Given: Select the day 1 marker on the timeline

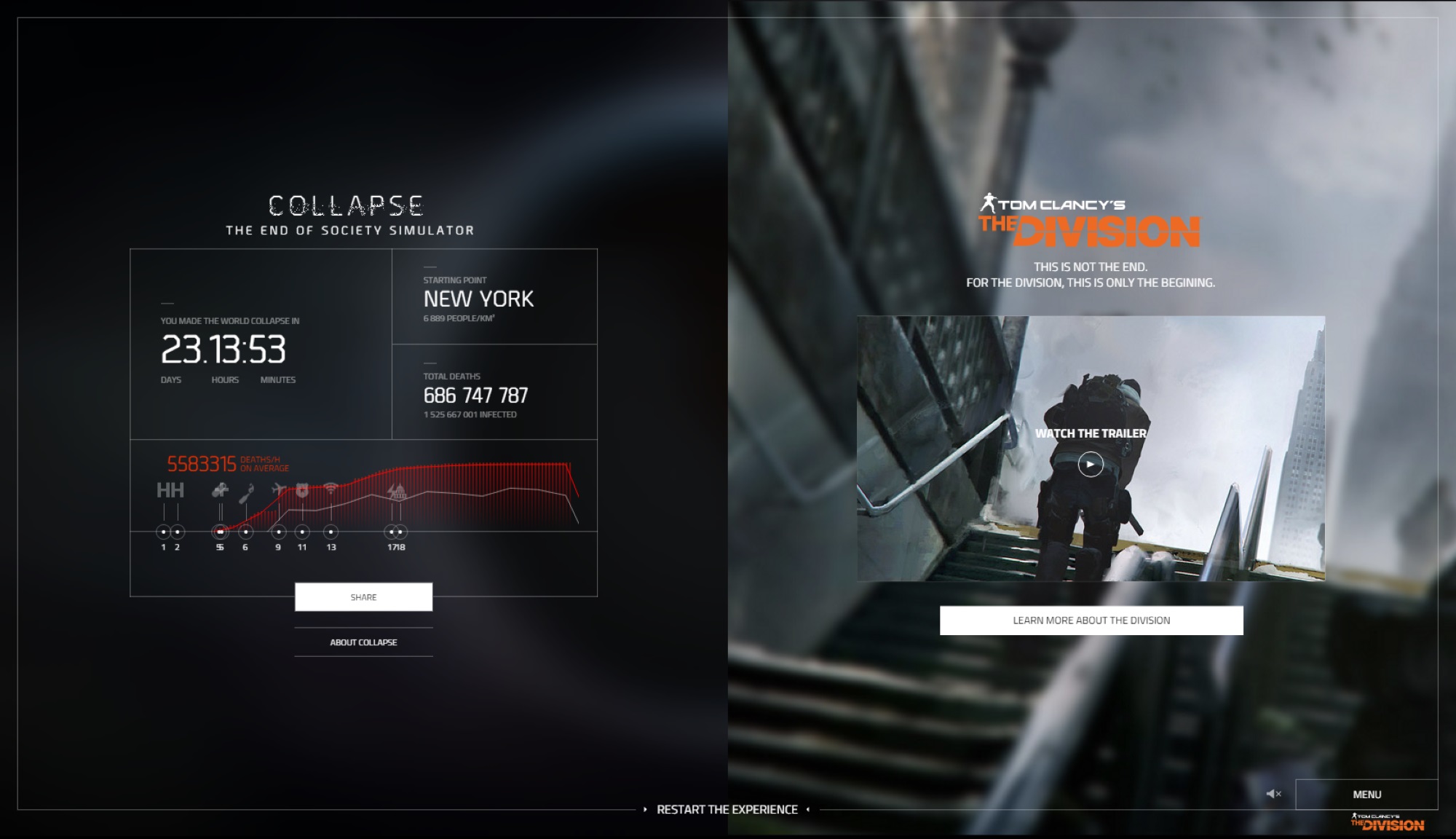Looking at the screenshot, I should [164, 531].
